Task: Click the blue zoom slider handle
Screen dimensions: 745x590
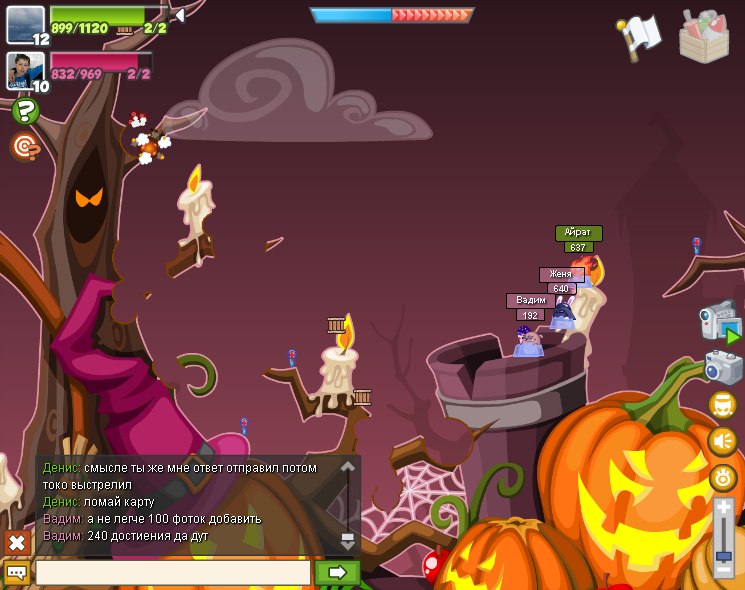Action: 723,553
